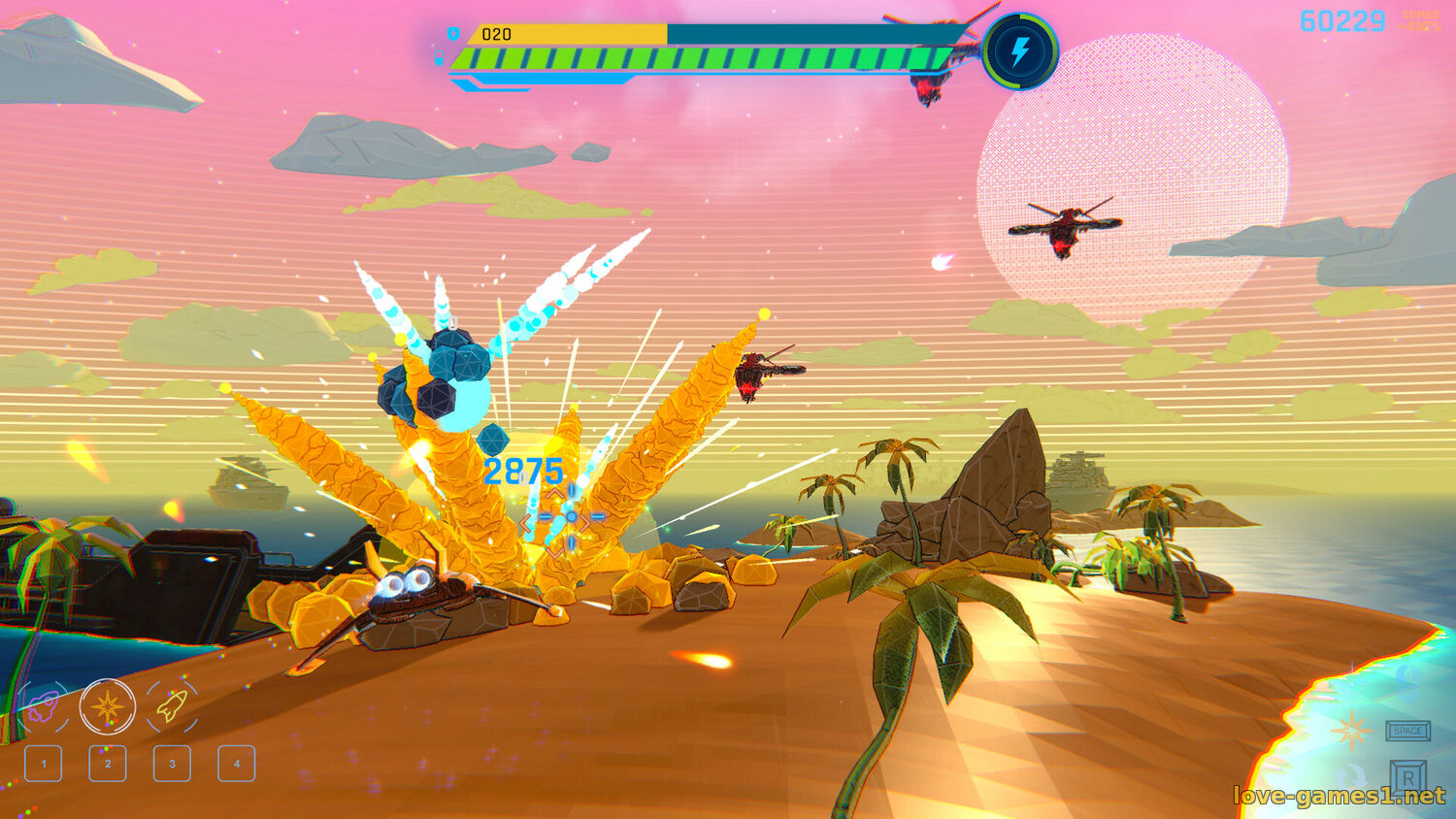Click the slot numbered 1

click(x=44, y=764)
